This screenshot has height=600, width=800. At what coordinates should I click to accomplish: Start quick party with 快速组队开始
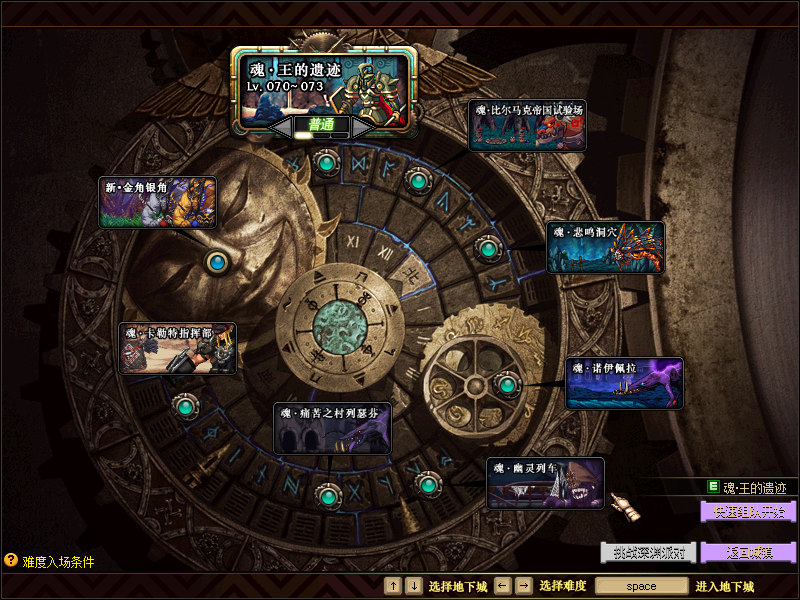coord(748,511)
